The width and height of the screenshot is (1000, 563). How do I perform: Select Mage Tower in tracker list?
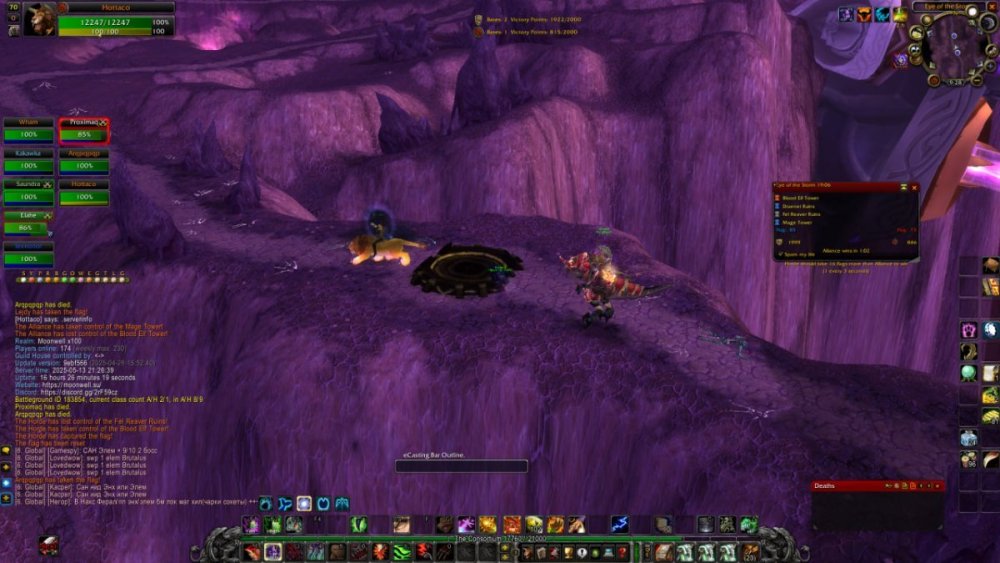(797, 222)
